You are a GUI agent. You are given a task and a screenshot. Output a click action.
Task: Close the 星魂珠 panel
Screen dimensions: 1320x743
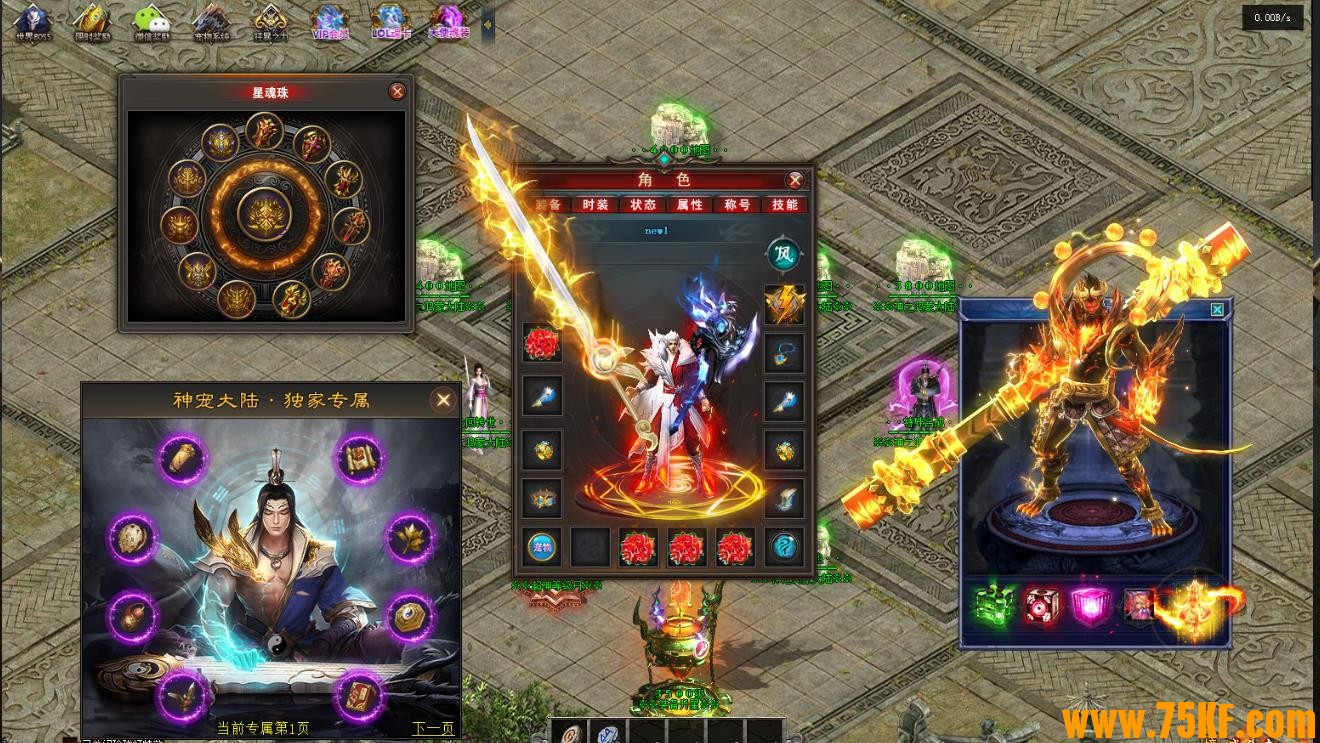(x=397, y=92)
